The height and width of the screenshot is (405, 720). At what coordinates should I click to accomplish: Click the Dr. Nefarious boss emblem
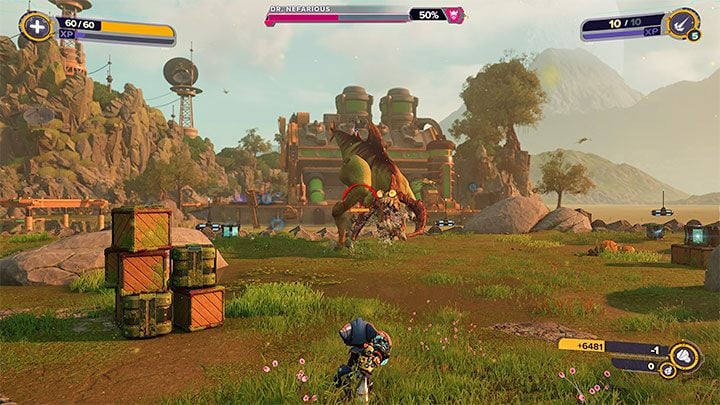456,15
